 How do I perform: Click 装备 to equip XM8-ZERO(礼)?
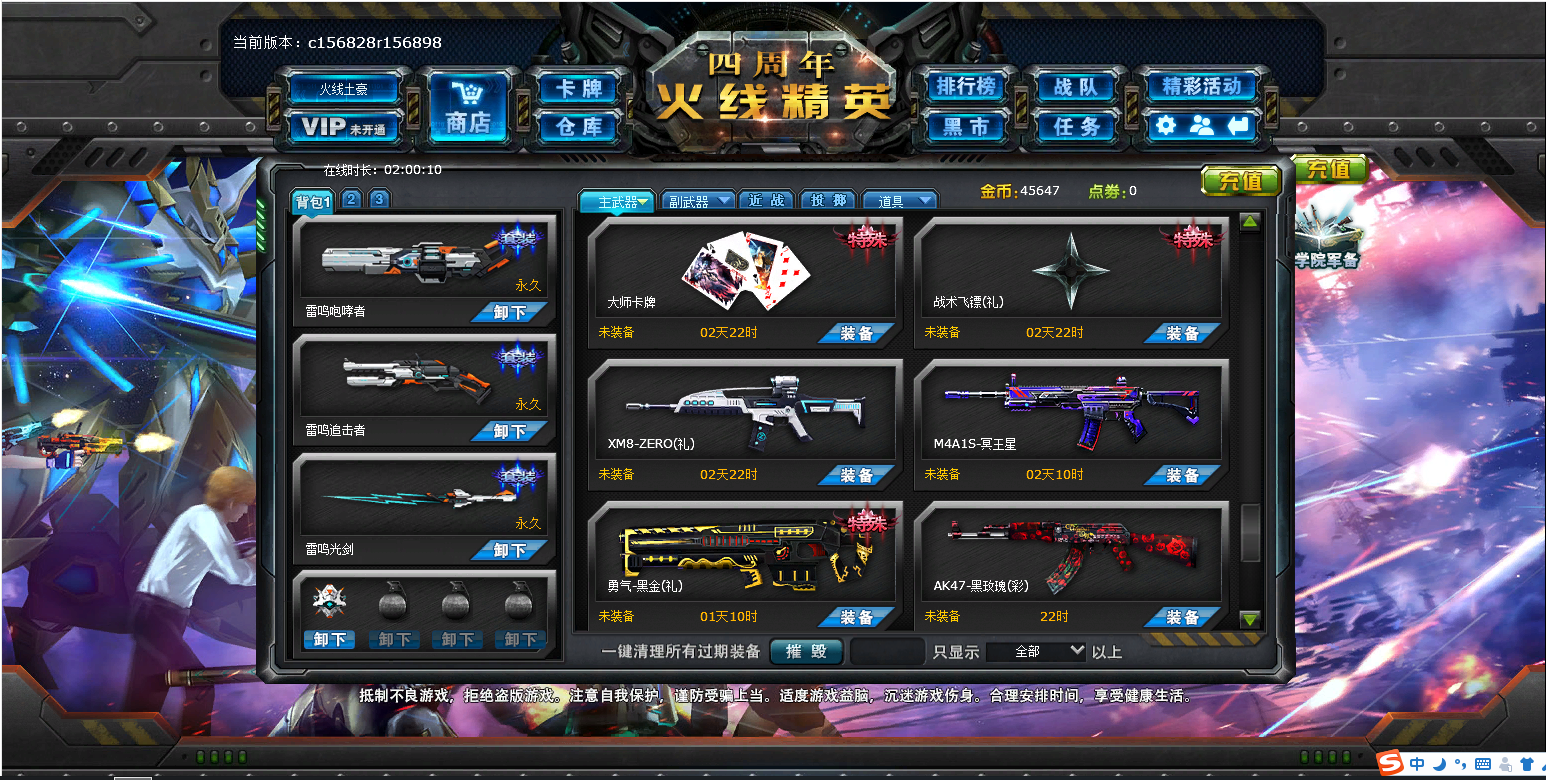(856, 475)
